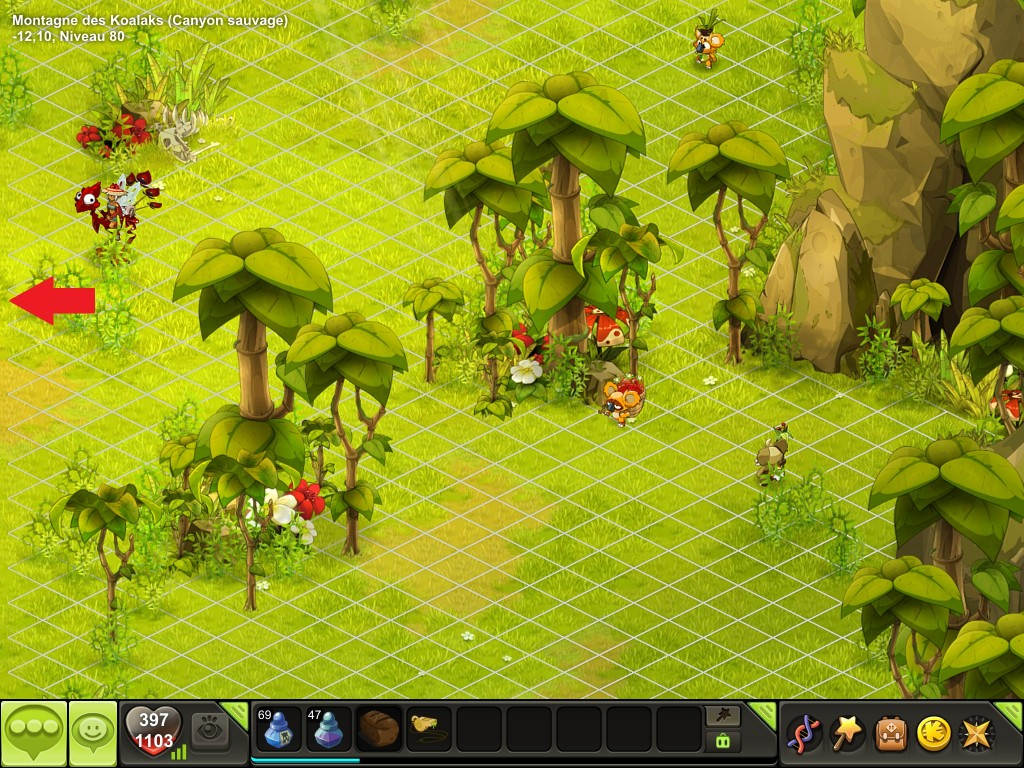Viewport: 1024px width, 768px height.
Task: Open the gold kama coin shop
Action: (934, 733)
